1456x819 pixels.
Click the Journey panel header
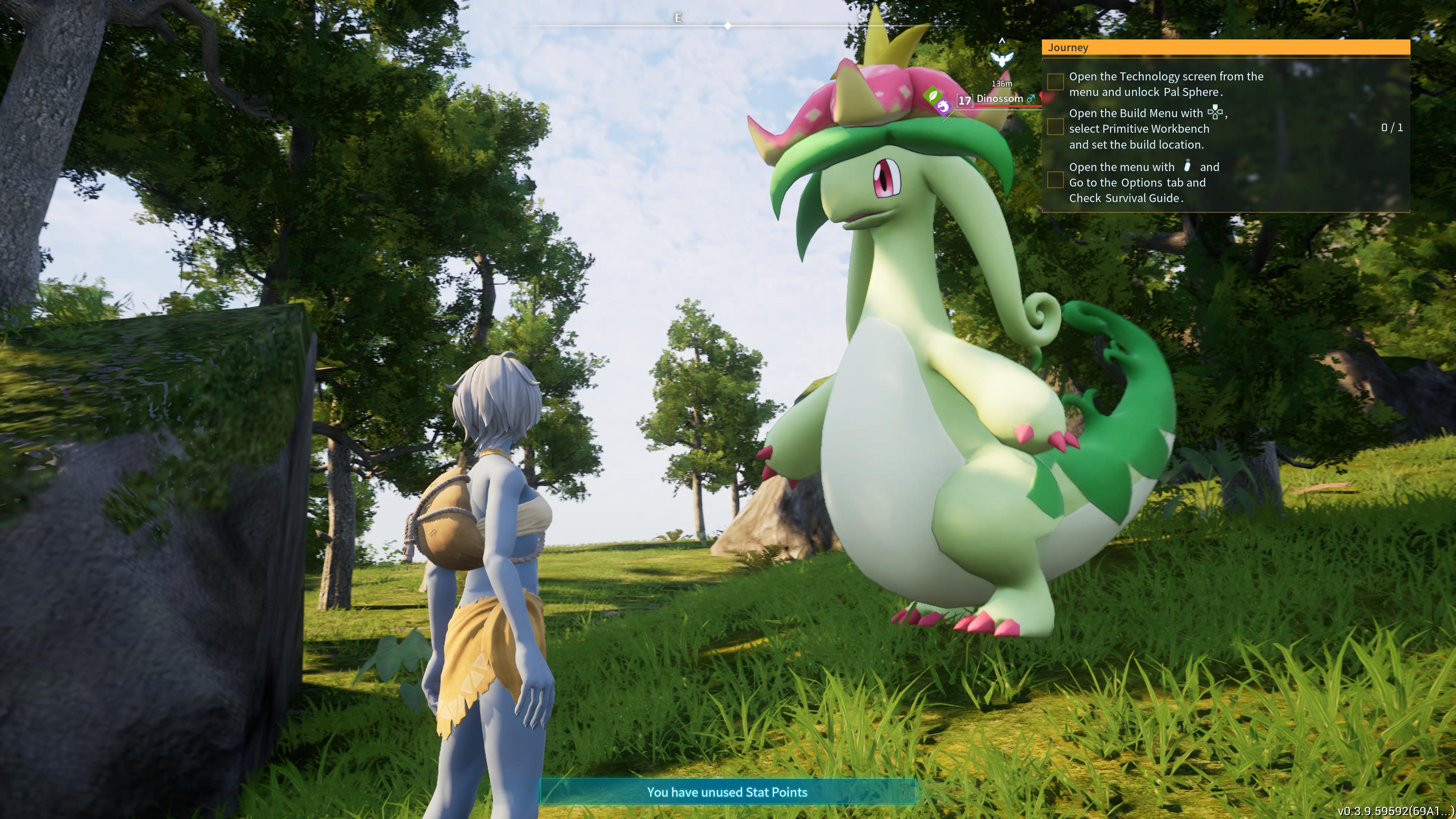pyautogui.click(x=1225, y=47)
